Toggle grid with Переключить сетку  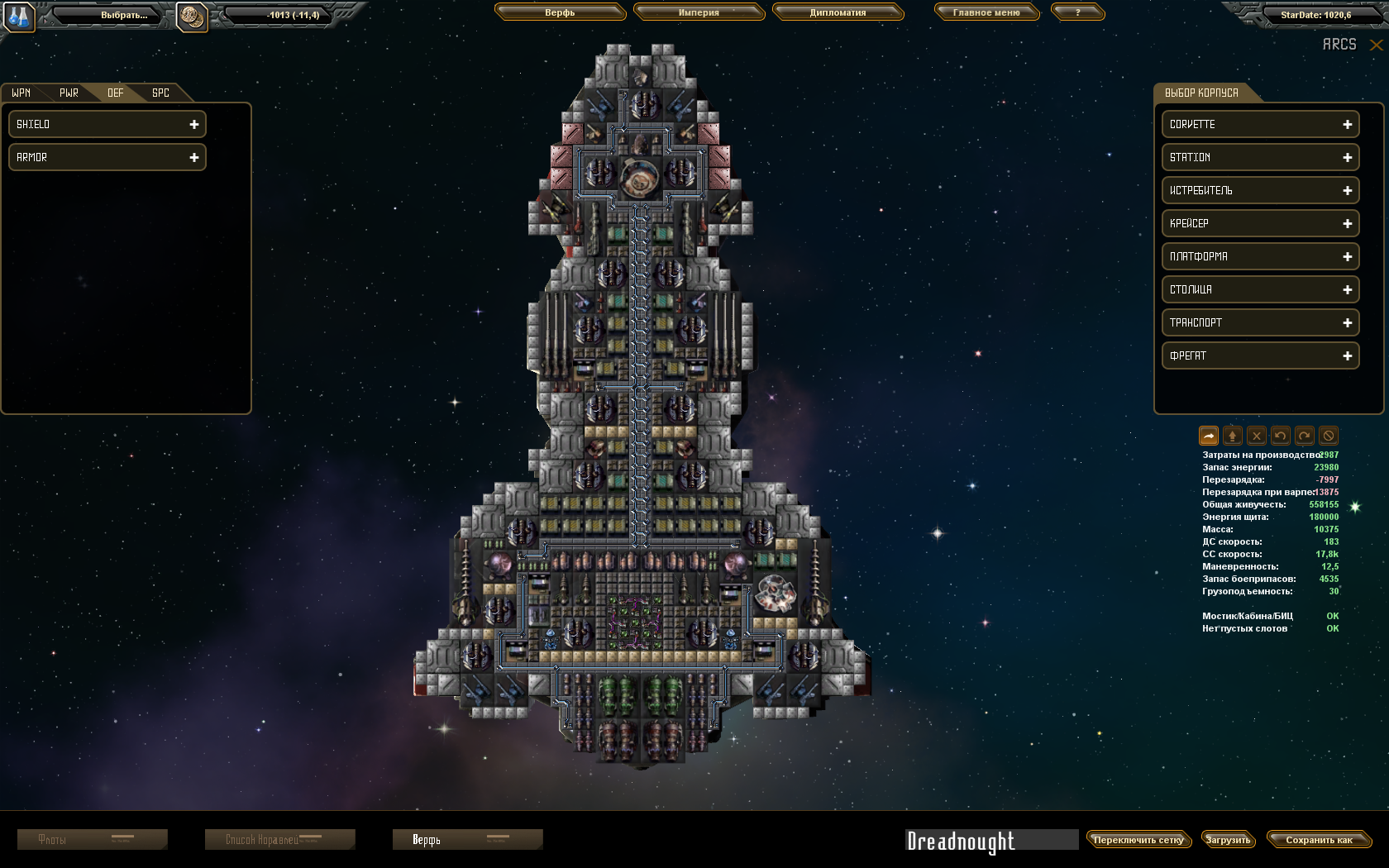click(1138, 840)
